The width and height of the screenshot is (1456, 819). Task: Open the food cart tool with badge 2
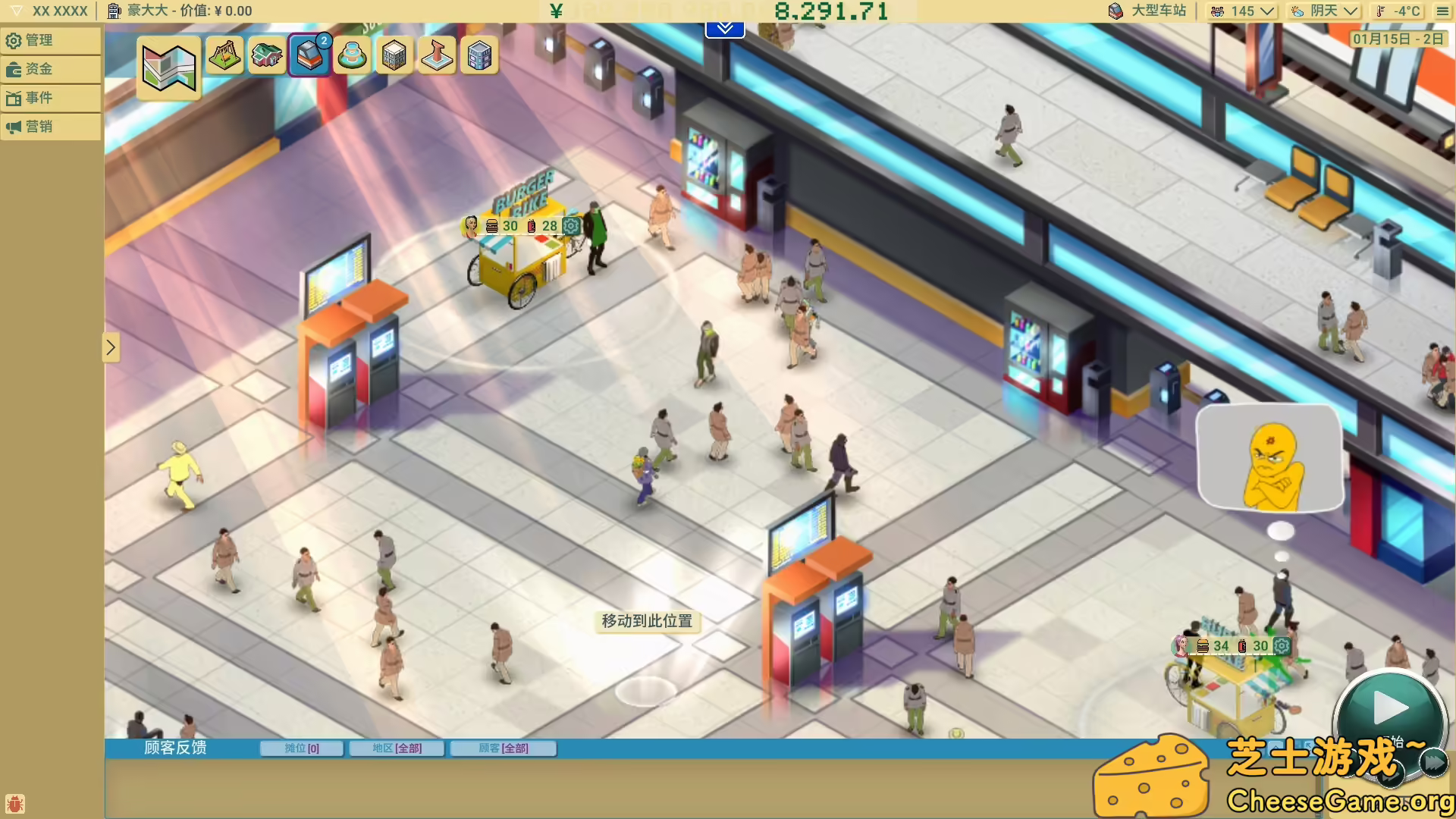(309, 55)
